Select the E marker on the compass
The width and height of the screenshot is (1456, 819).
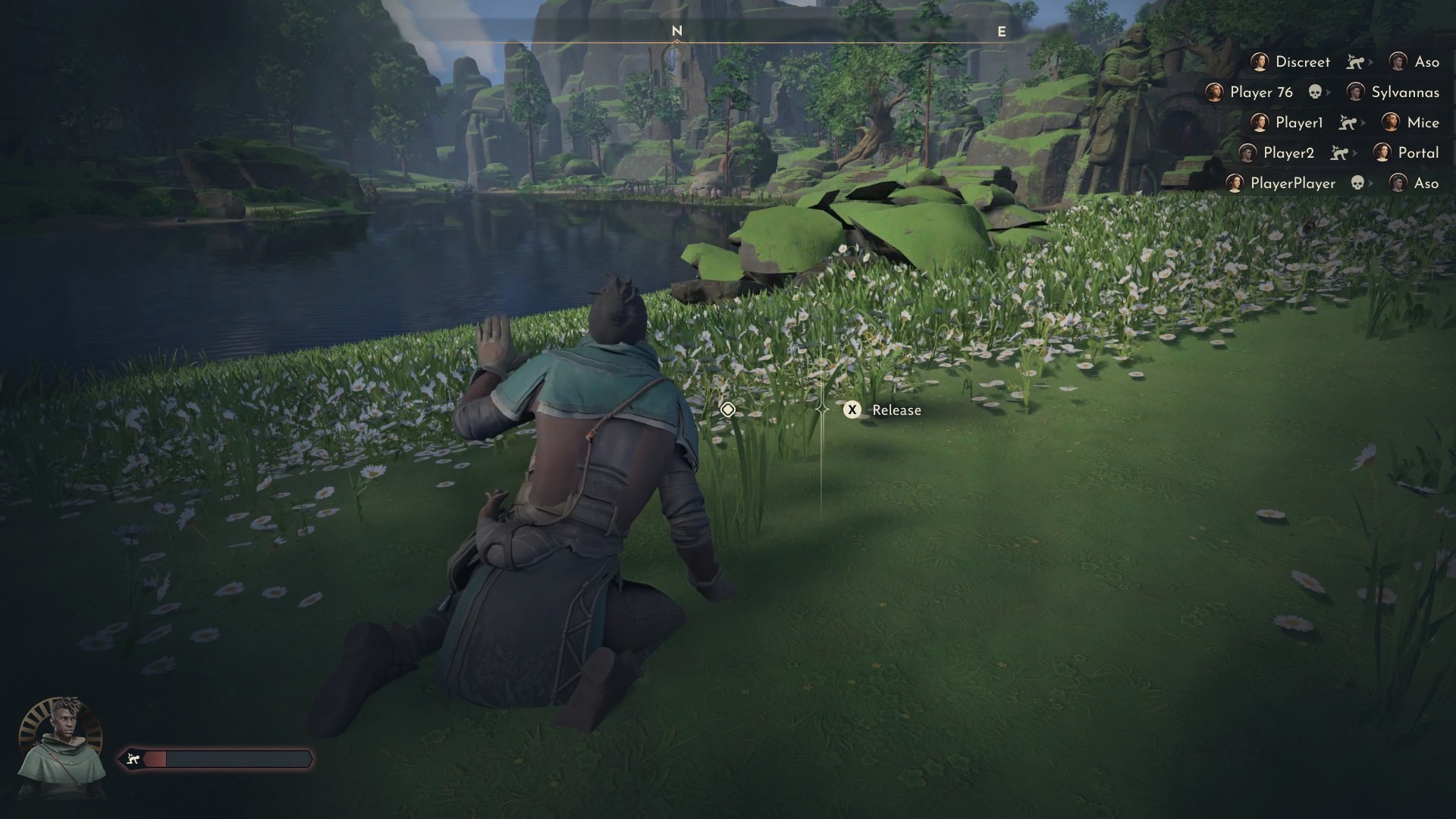click(x=1003, y=32)
